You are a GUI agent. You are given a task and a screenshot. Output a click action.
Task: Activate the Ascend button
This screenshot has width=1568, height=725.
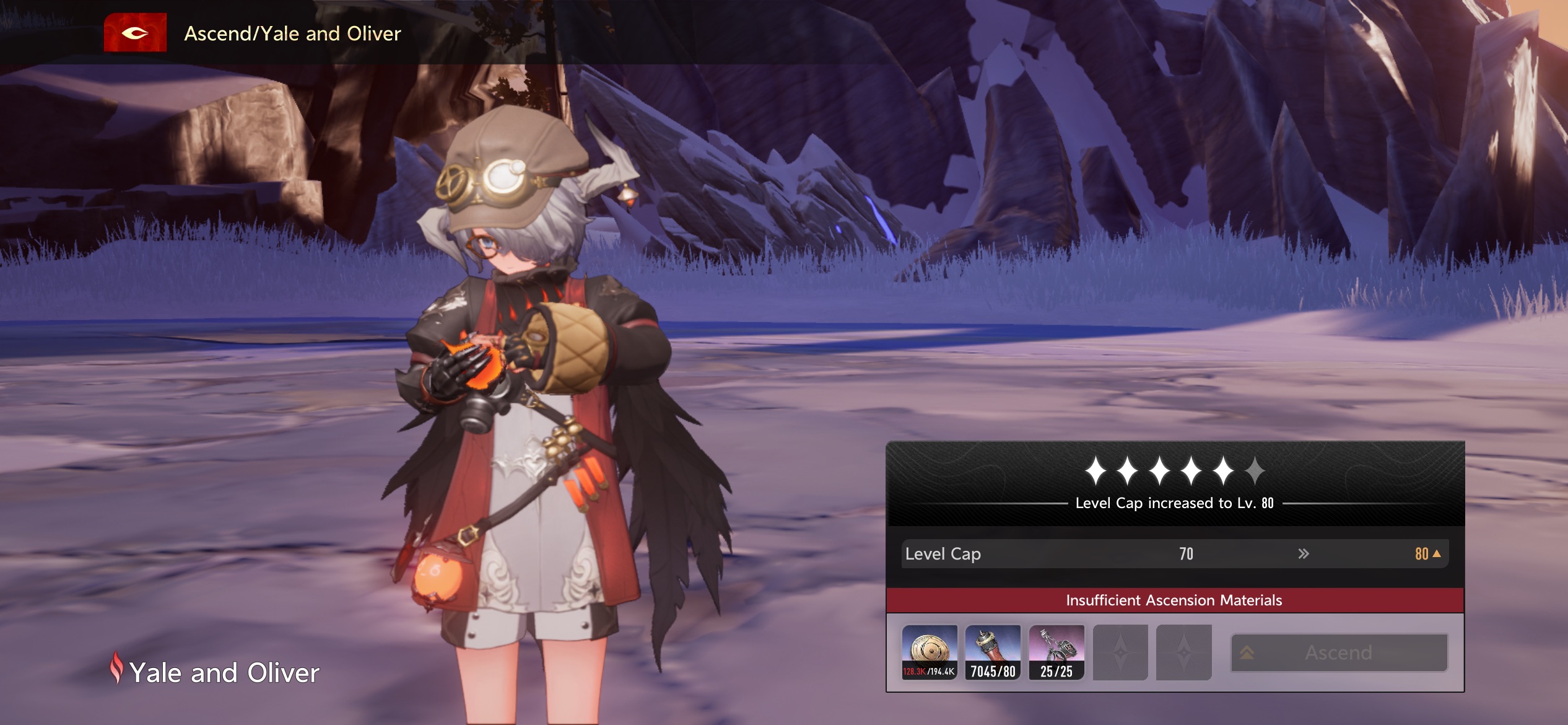pos(1339,652)
